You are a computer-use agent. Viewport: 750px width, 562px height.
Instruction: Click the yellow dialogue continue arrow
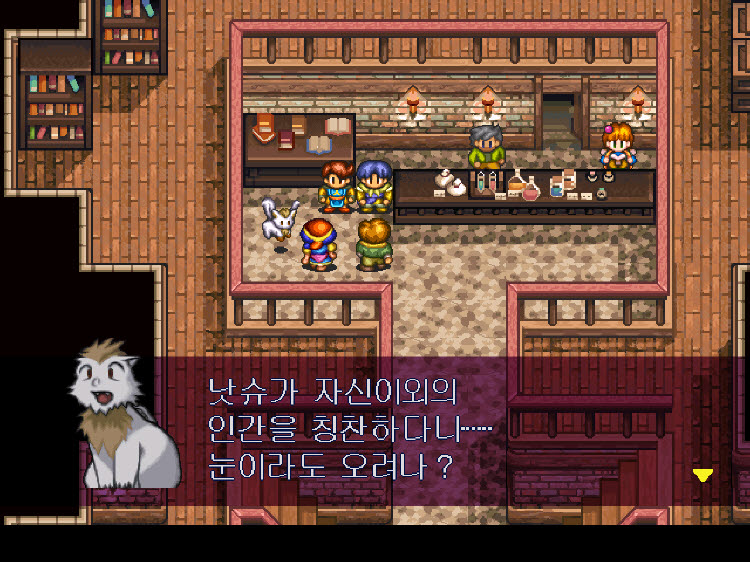pos(703,475)
